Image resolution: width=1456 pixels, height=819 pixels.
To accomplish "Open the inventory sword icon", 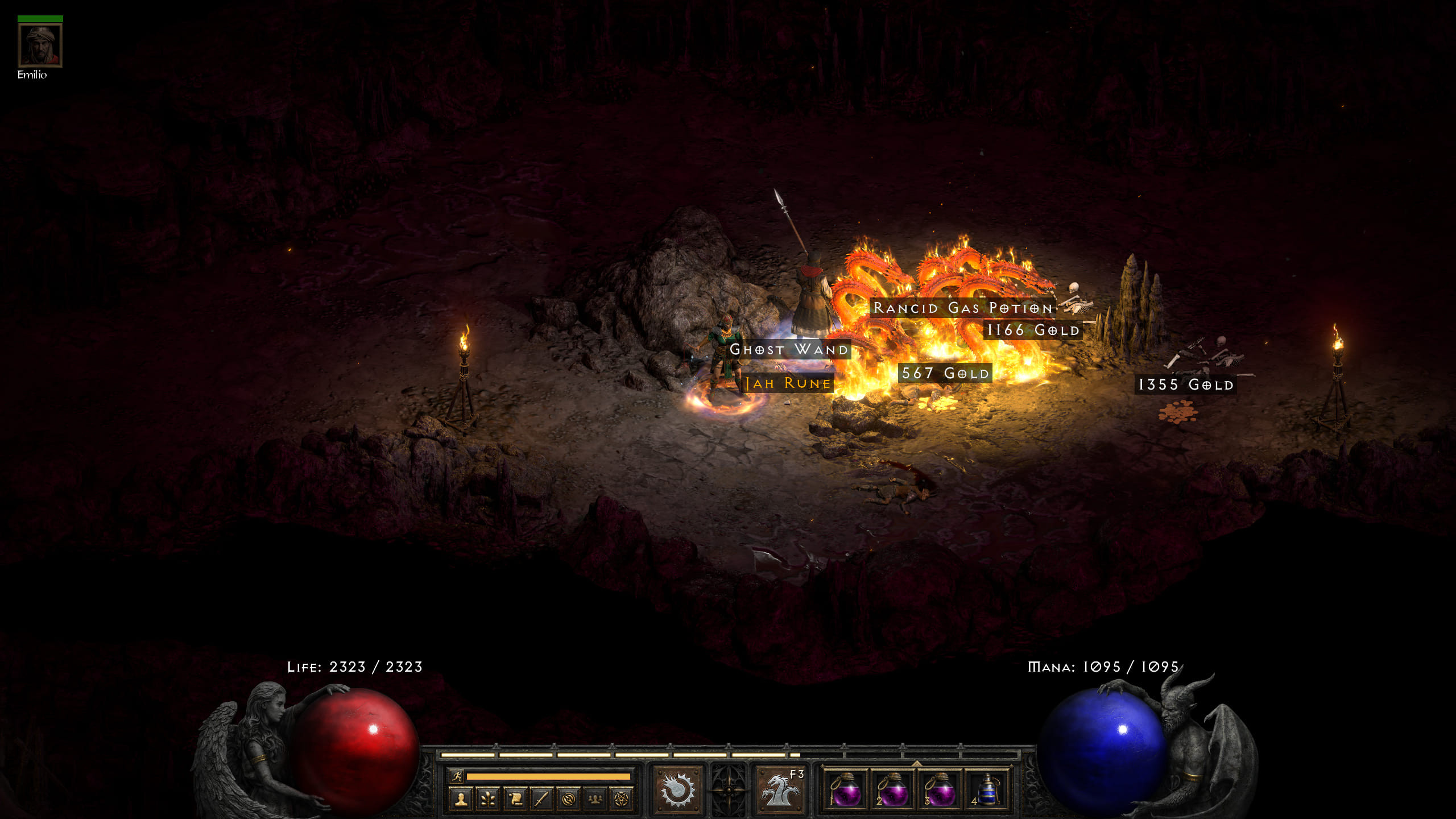I will 541,799.
